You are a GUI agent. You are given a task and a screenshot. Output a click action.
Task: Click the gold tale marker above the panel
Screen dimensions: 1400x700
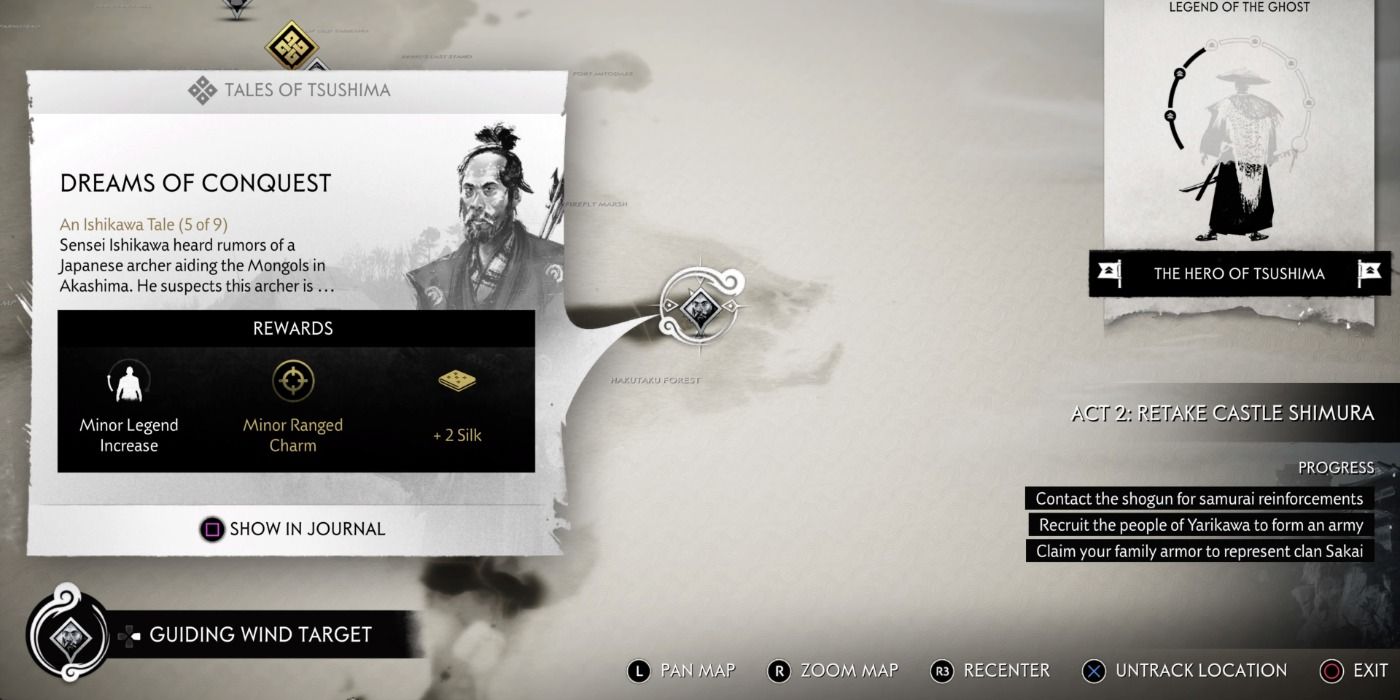pos(291,47)
